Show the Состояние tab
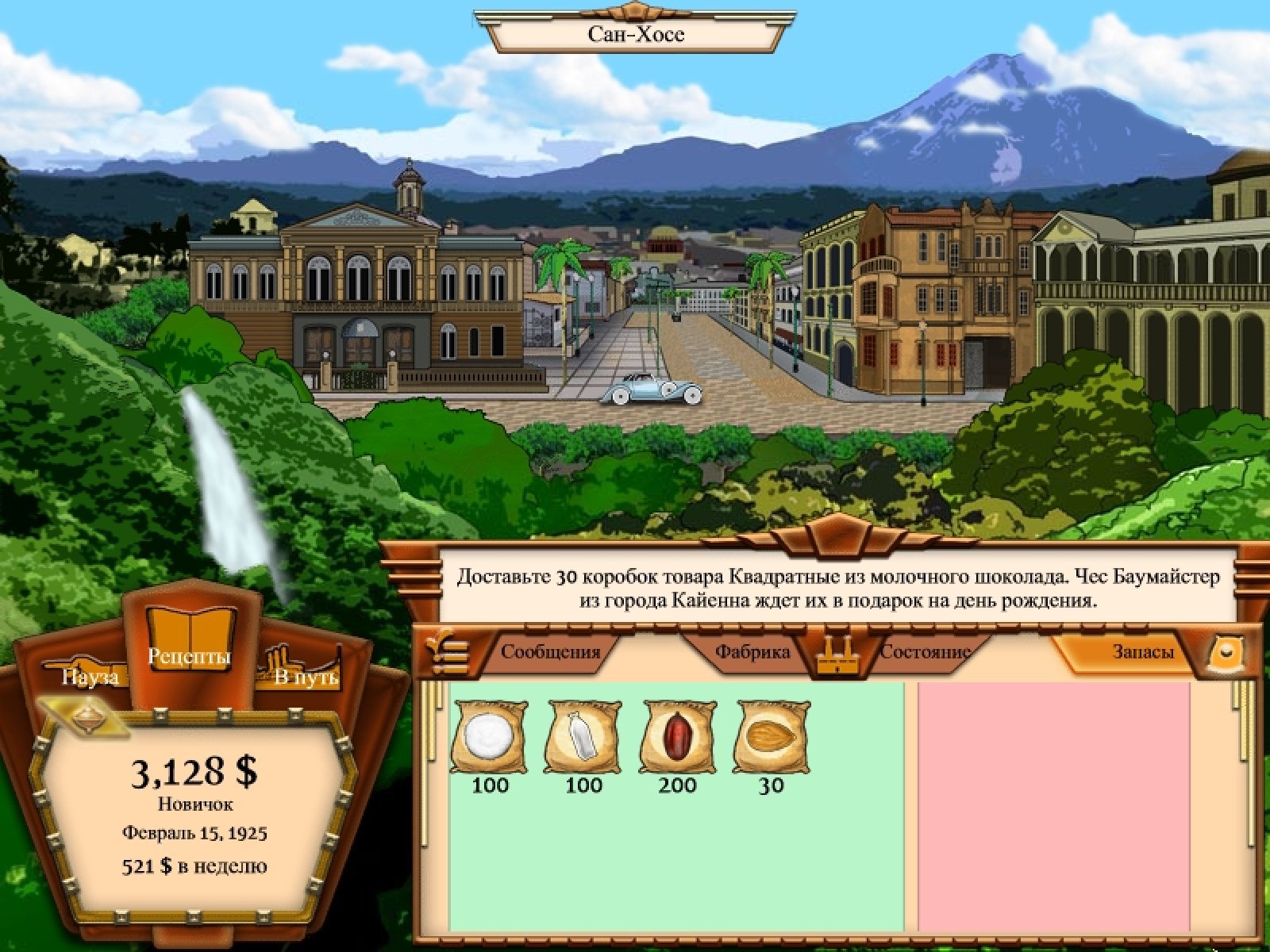This screenshot has width=1270, height=952. (926, 652)
